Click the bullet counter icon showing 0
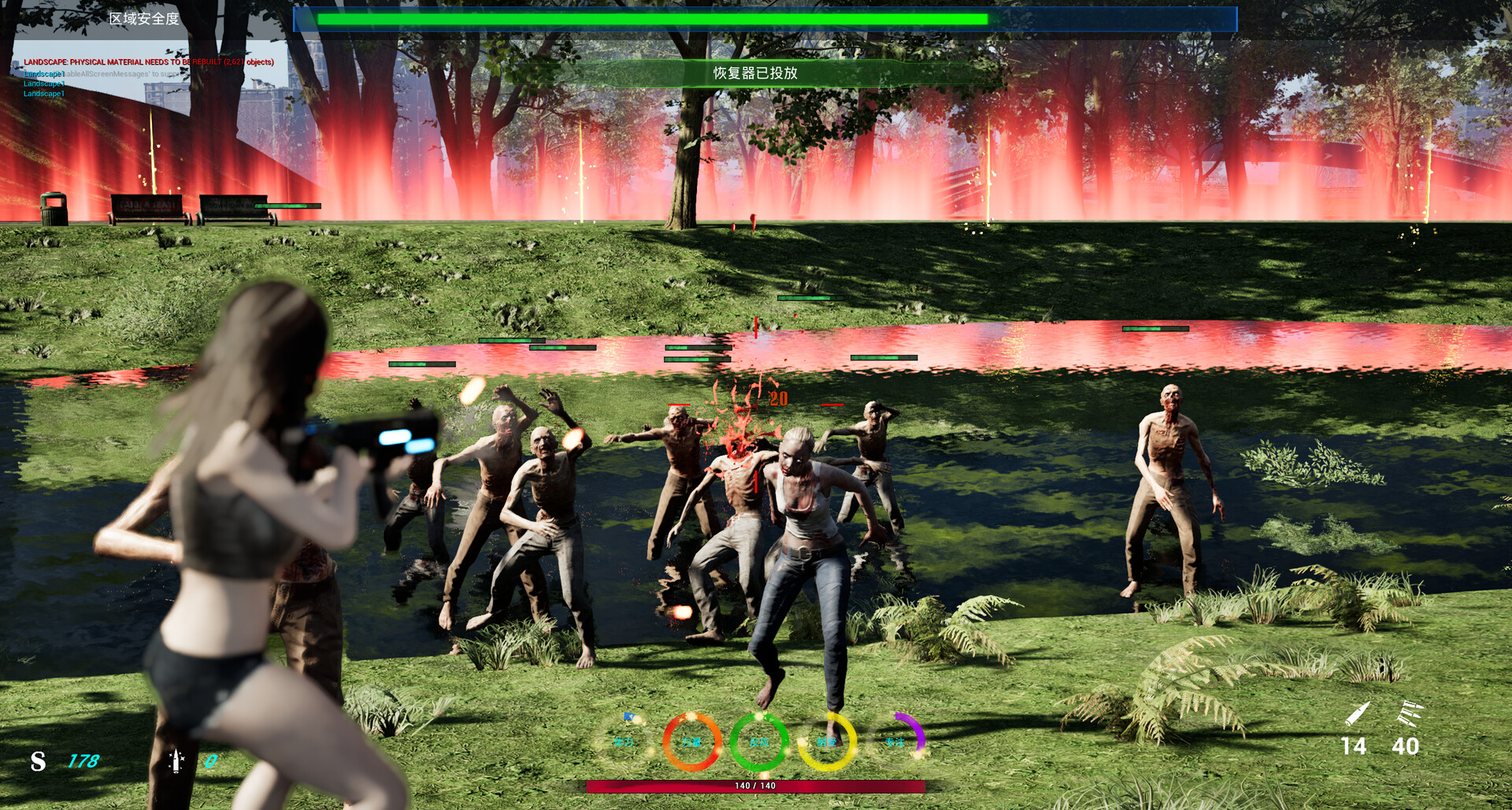Image resolution: width=1512 pixels, height=810 pixels. (176, 760)
